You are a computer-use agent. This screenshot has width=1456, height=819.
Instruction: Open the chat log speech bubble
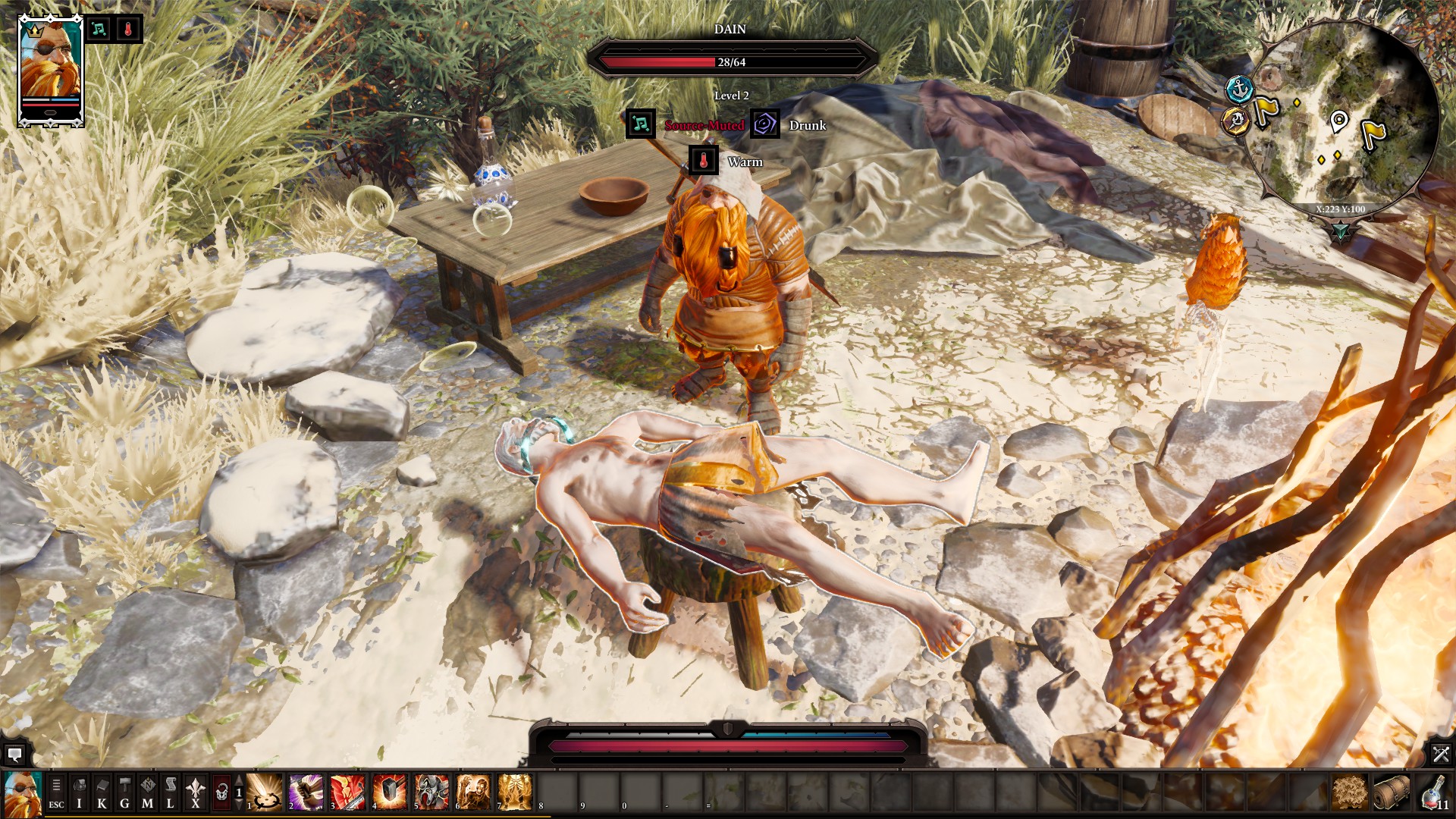14,754
